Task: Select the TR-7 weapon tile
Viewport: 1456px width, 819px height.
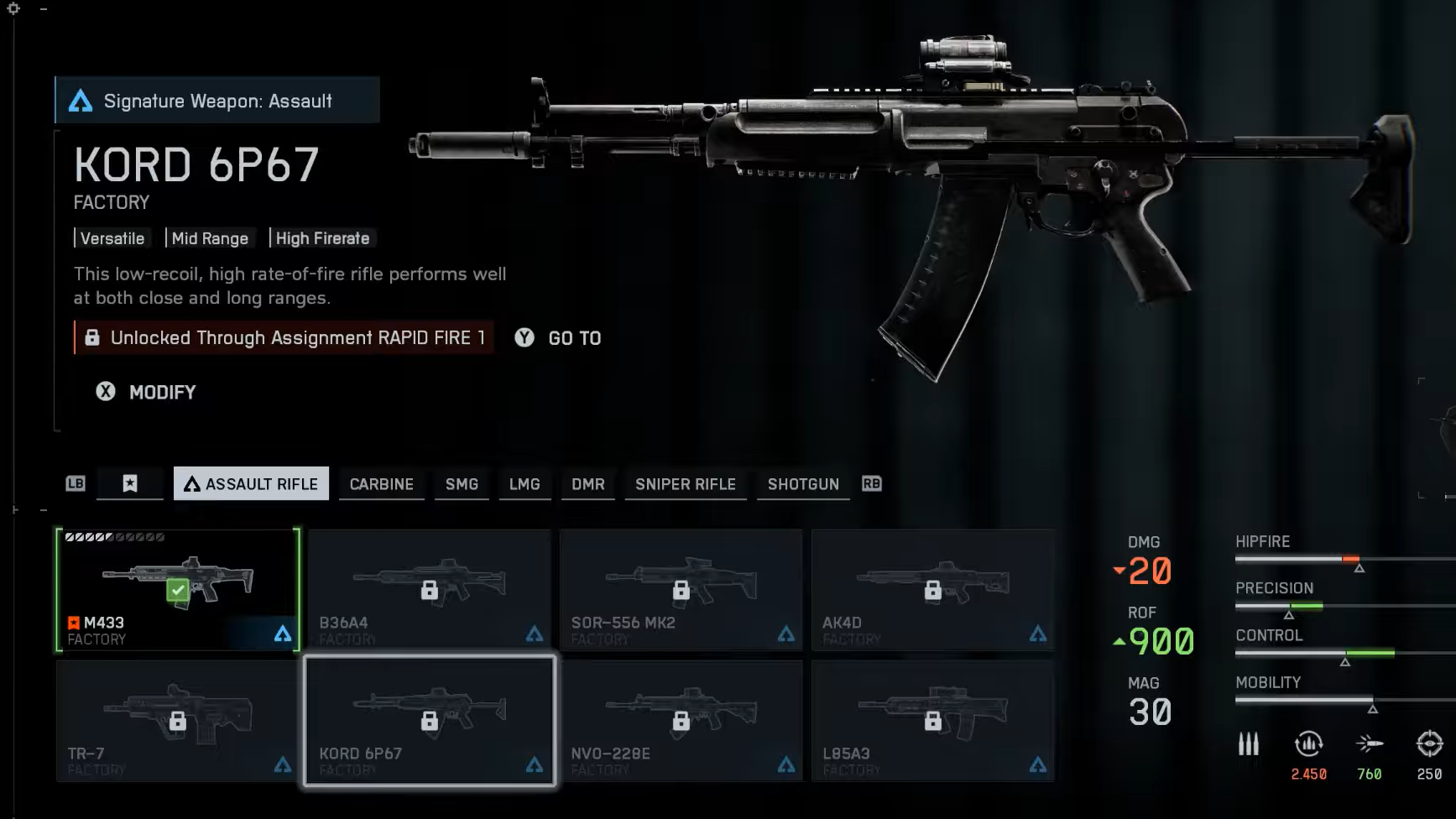Action: click(177, 721)
